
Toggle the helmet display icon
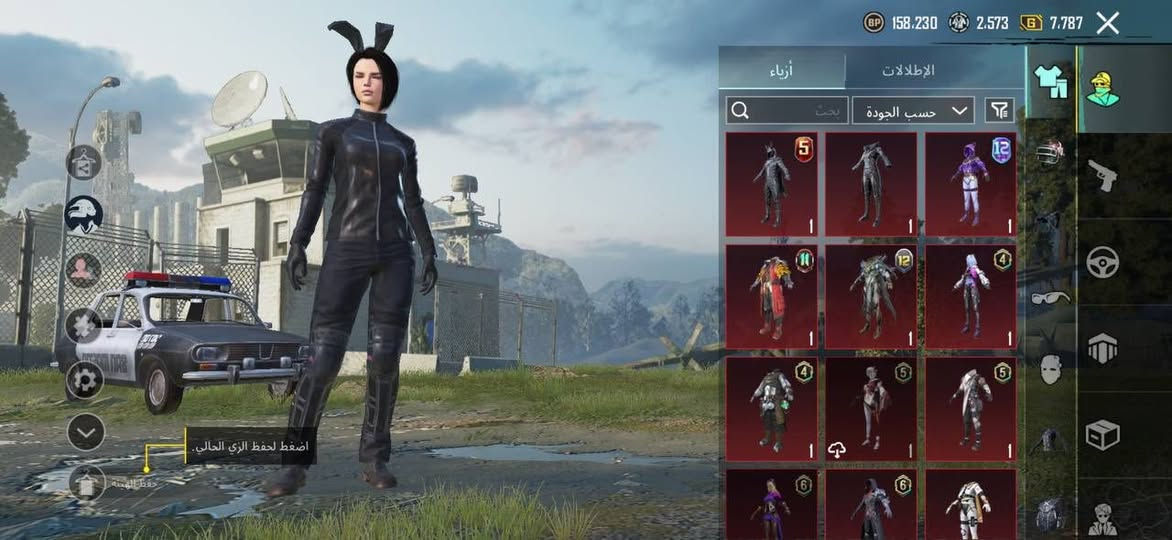pyautogui.click(x=84, y=215)
